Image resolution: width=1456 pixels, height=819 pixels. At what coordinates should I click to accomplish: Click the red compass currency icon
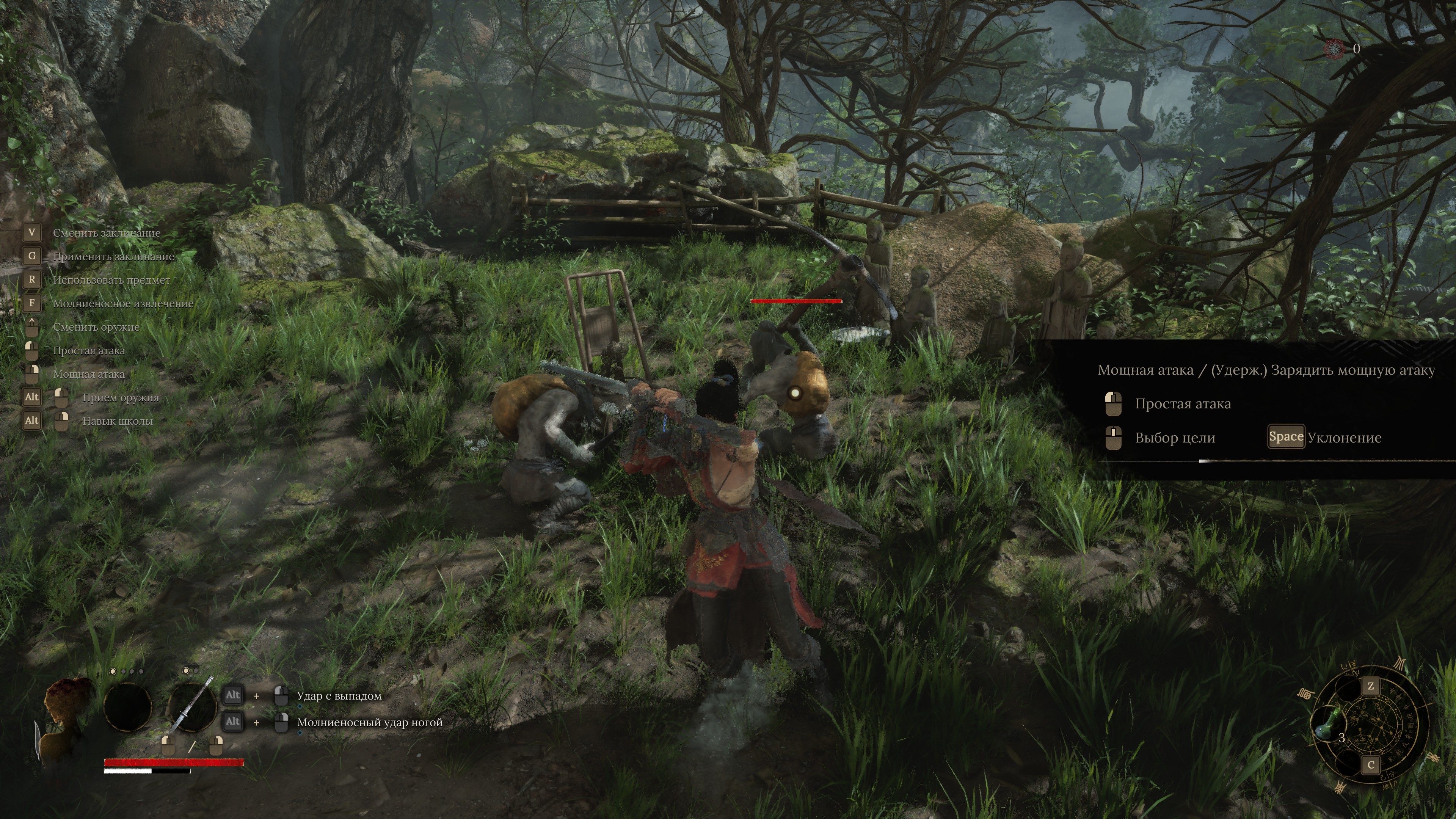tap(1335, 49)
